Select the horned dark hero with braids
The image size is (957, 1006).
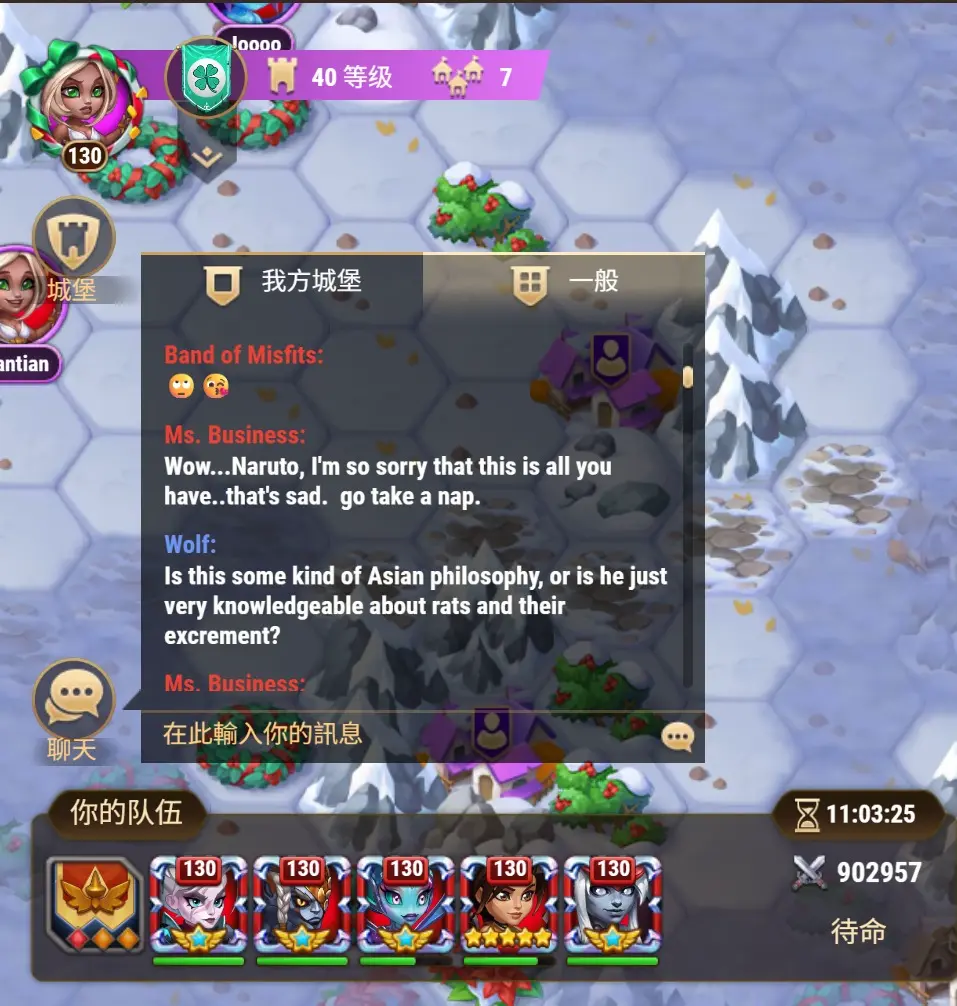point(302,907)
